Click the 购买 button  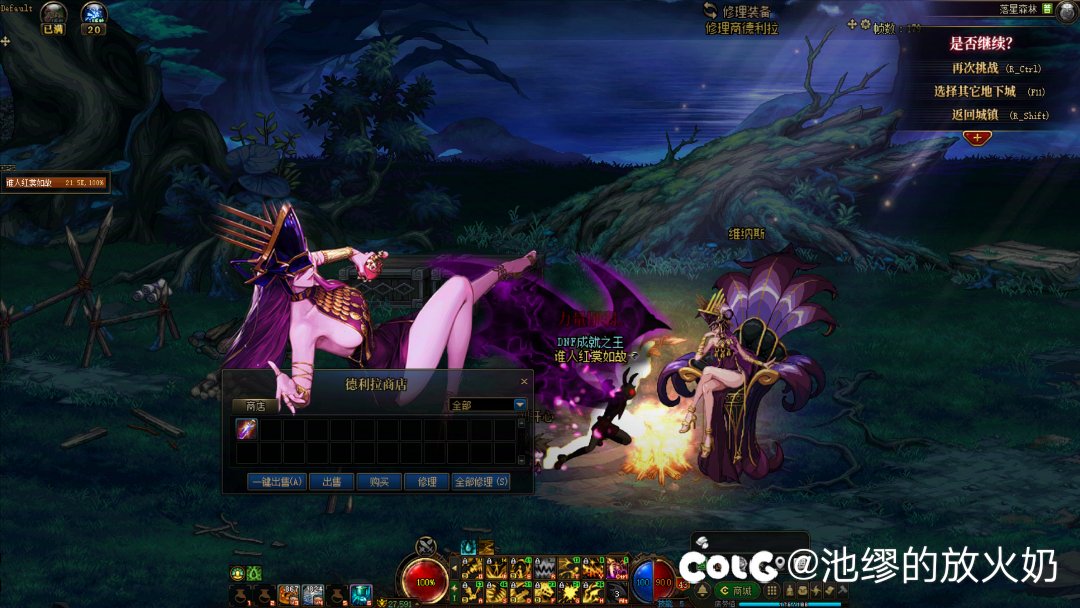pos(379,482)
